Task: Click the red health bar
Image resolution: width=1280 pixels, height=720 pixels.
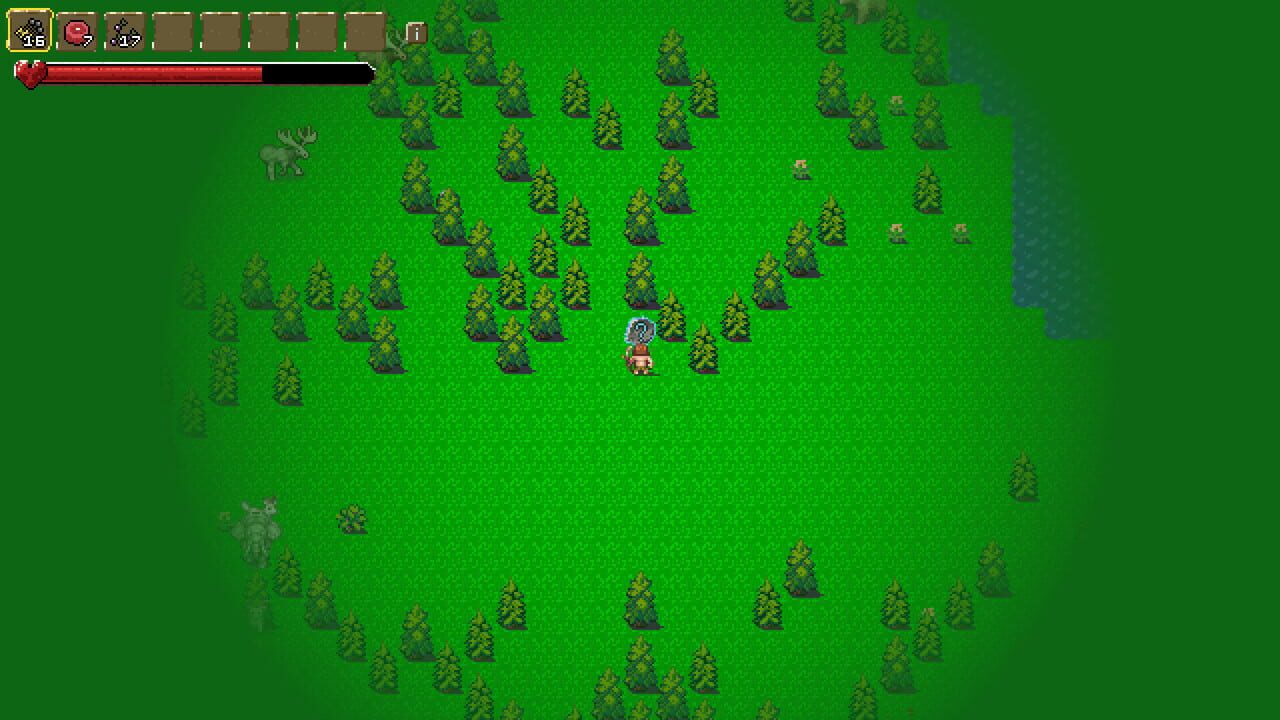Action: (x=150, y=72)
